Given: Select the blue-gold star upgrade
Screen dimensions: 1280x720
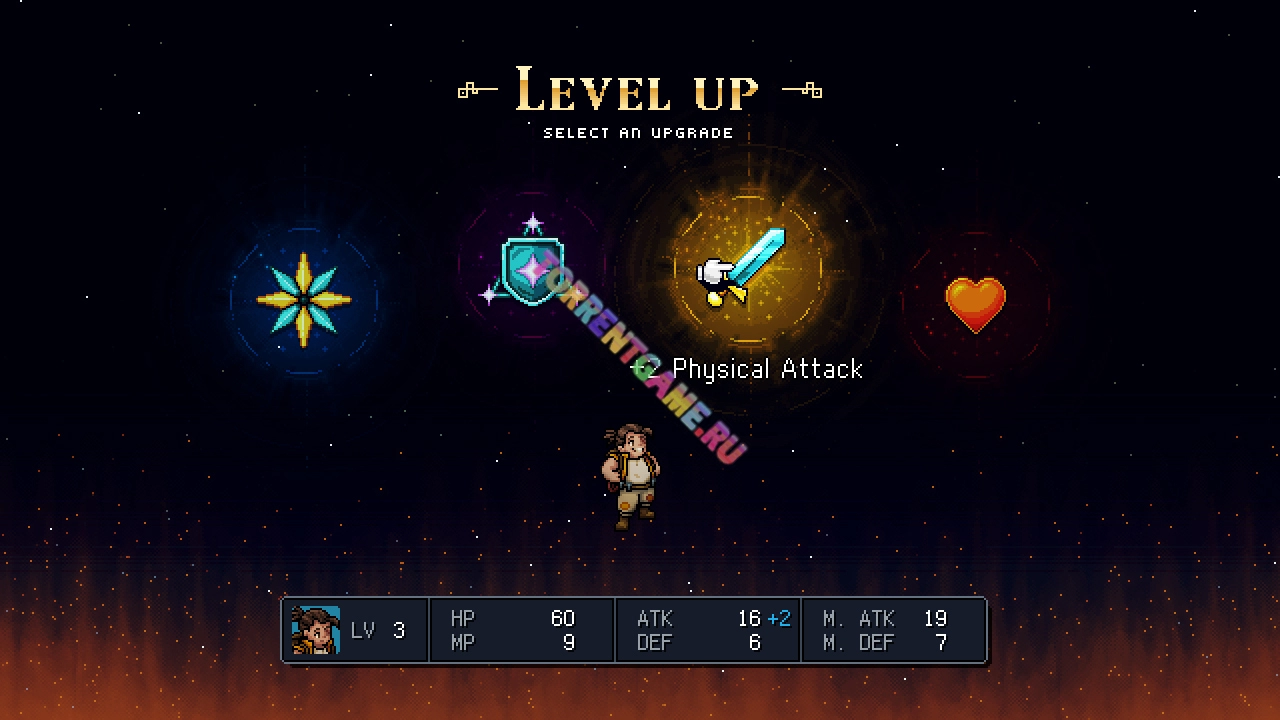Looking at the screenshot, I should pyautogui.click(x=304, y=300).
